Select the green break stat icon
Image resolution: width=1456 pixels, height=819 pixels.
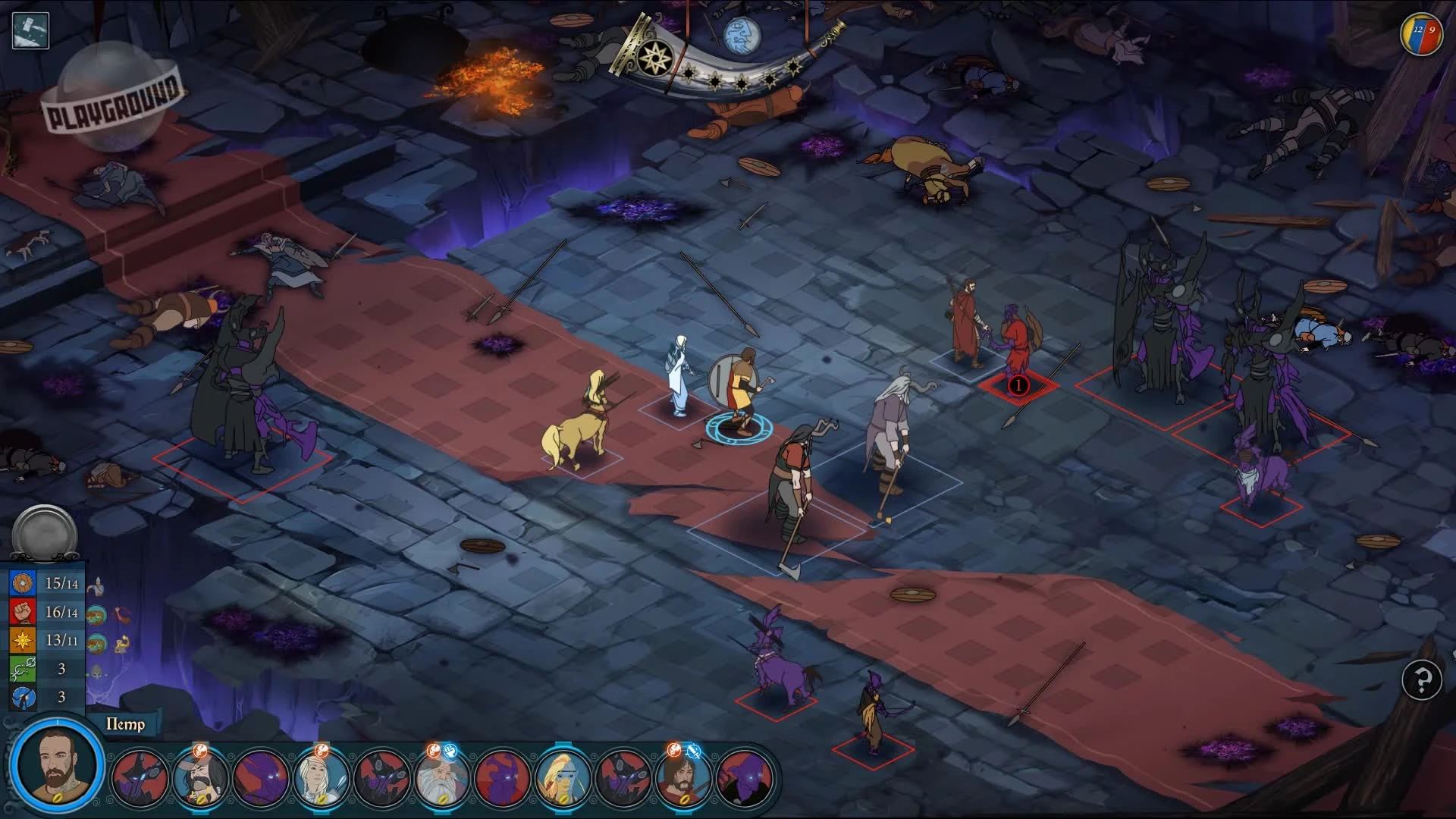(23, 668)
